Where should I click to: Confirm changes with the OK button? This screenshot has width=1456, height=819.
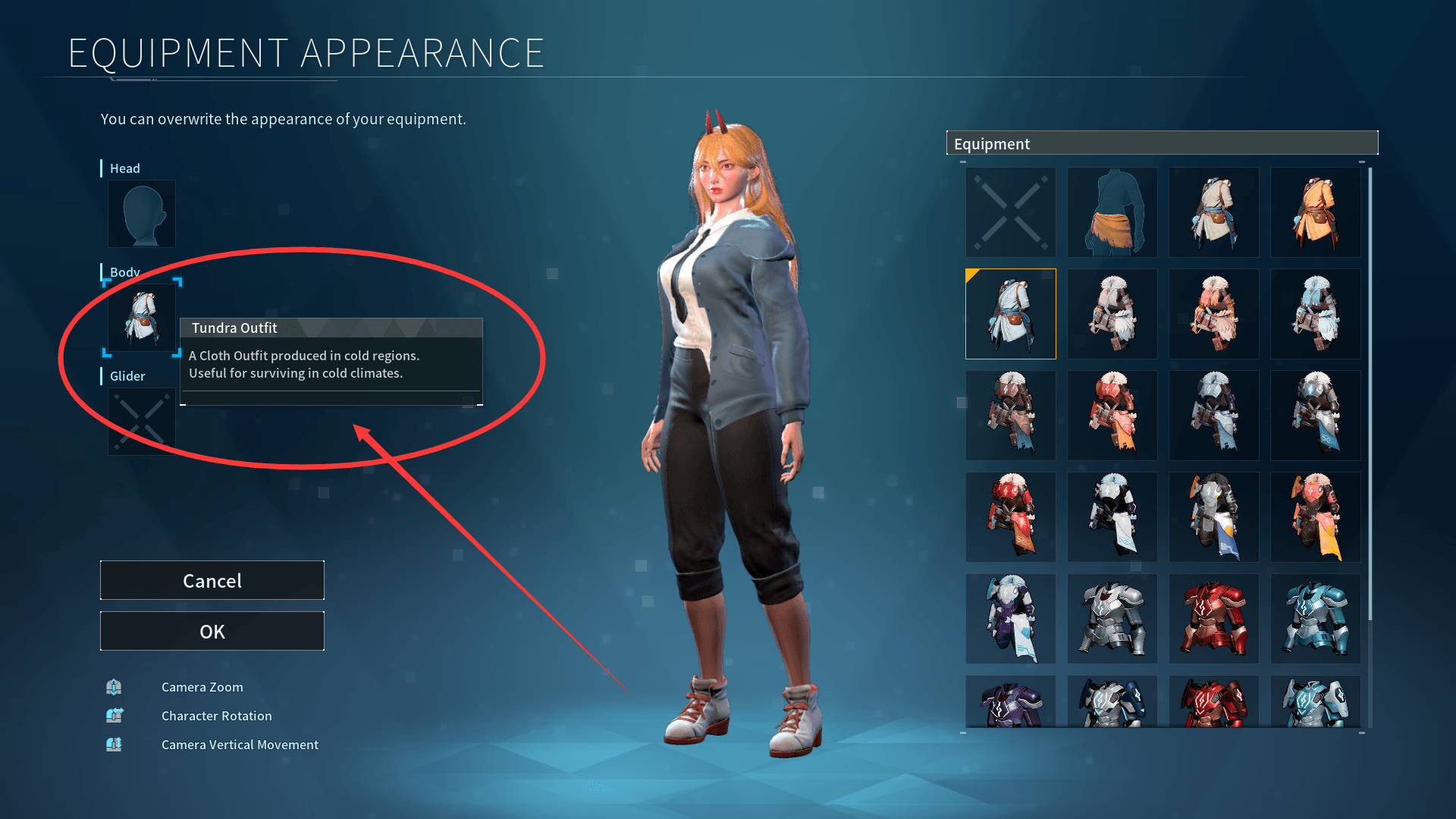click(x=212, y=631)
